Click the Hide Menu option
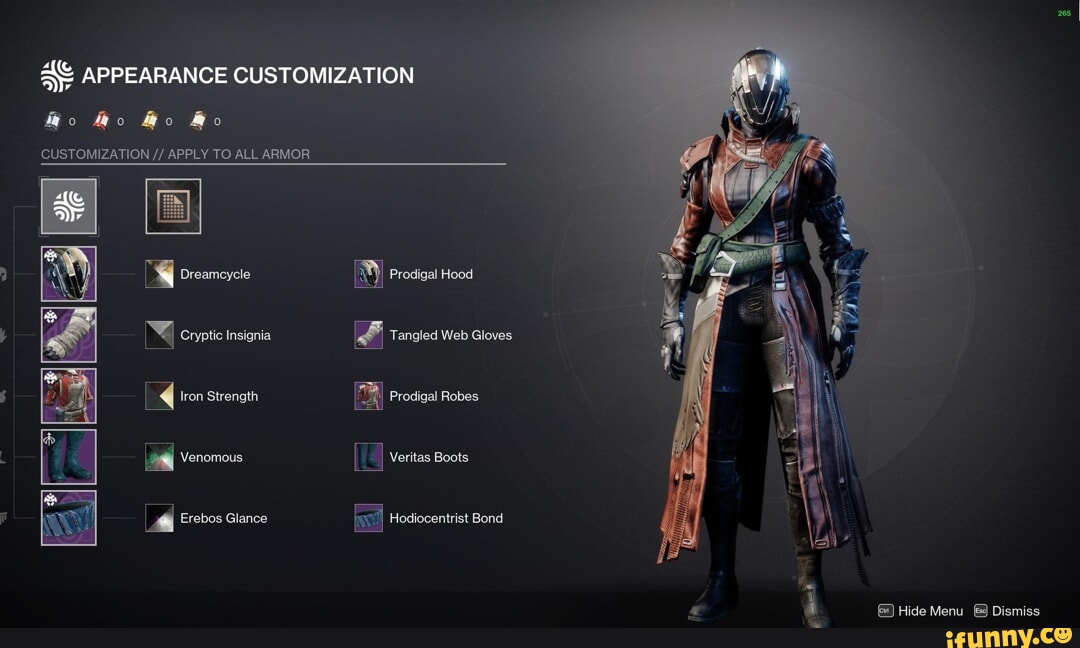Image resolution: width=1080 pixels, height=648 pixels. (921, 611)
